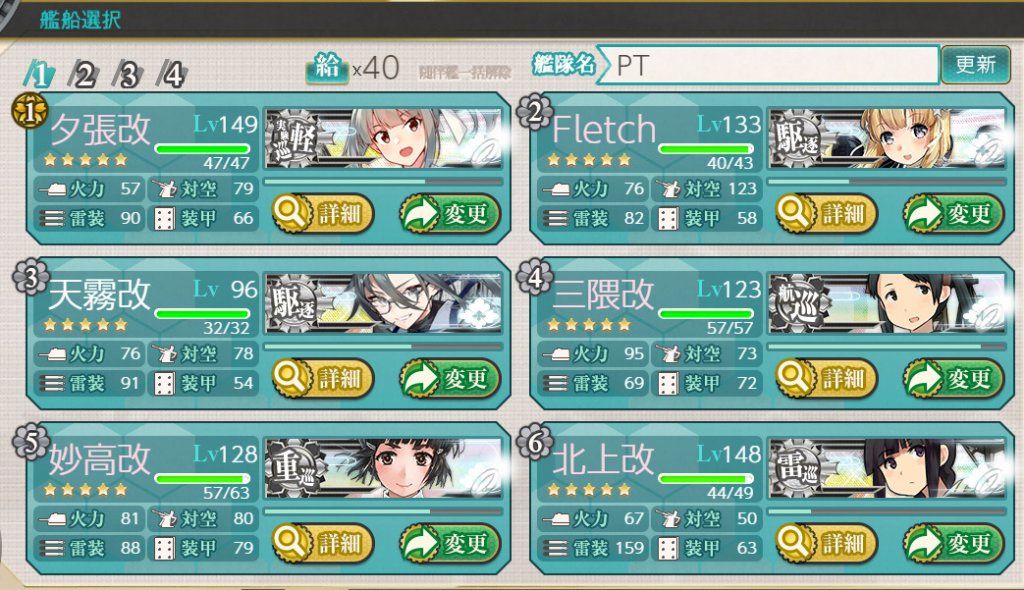Viewport: 1024px width, 590px height.
Task: Change the ship 夕張改
Action: (450, 213)
